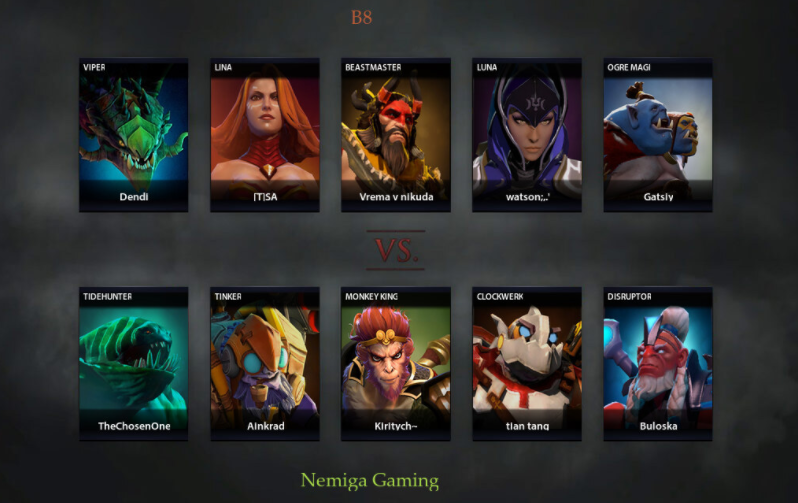The image size is (798, 503).
Task: Open the Luna hero card
Action: point(527,135)
